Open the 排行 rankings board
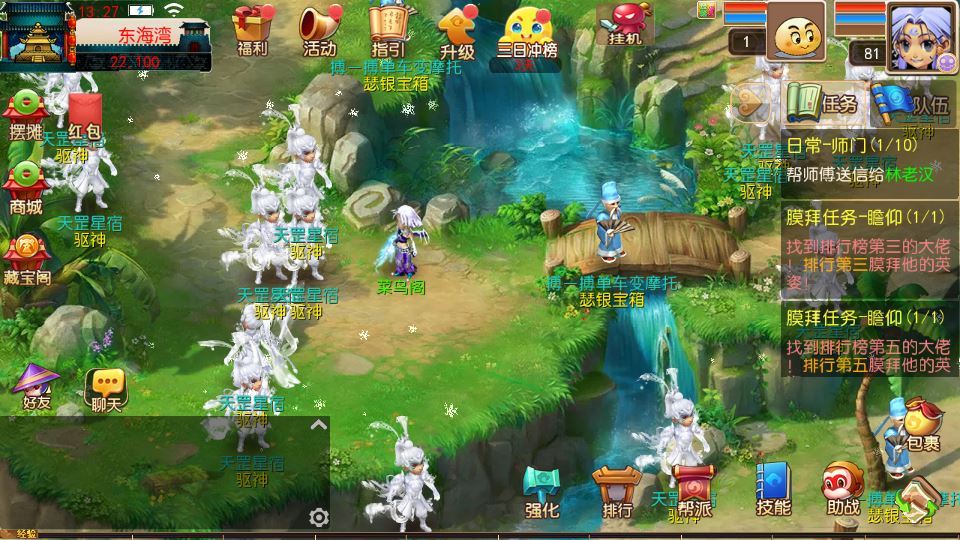The width and height of the screenshot is (960, 540). coord(617,490)
